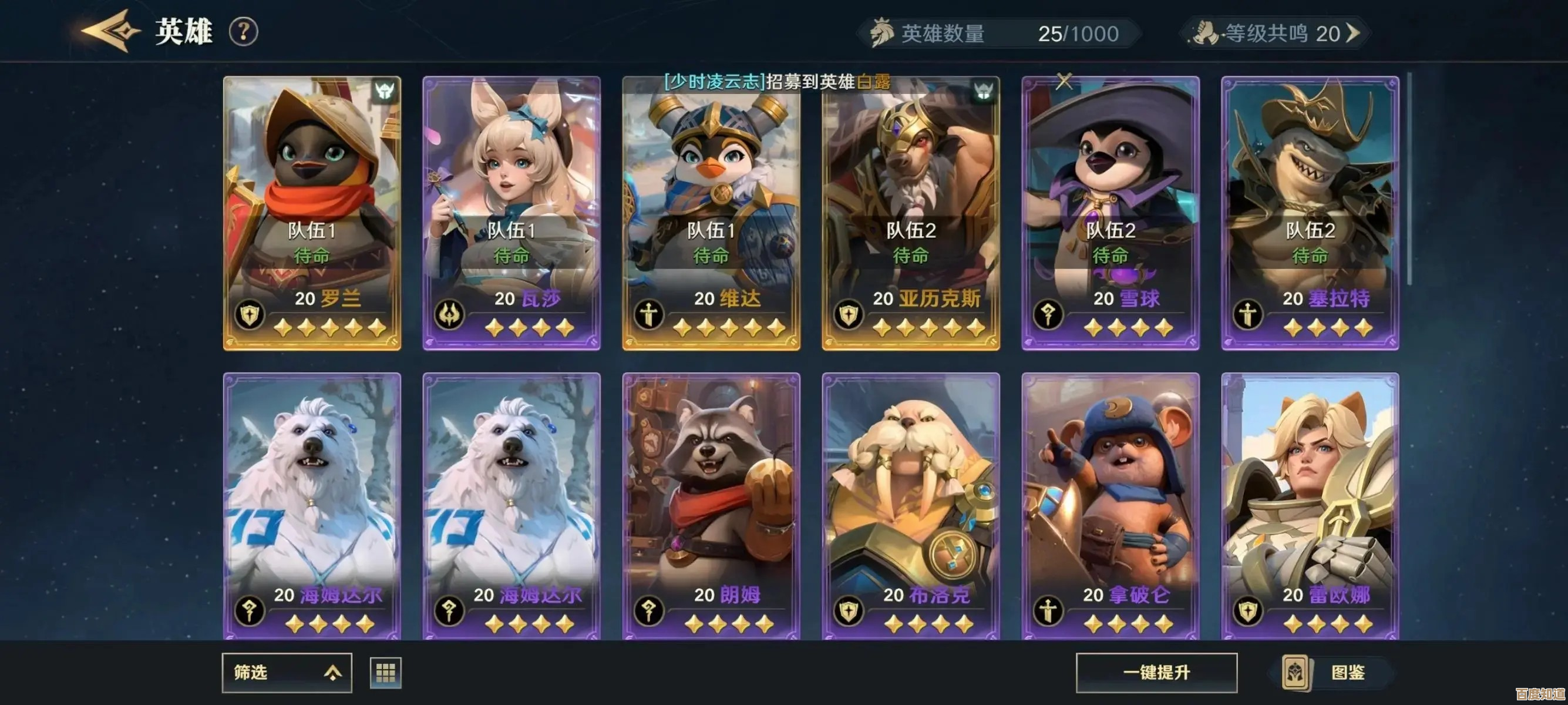Toggle the grid view layout icon
The image size is (1568, 705).
coord(385,673)
